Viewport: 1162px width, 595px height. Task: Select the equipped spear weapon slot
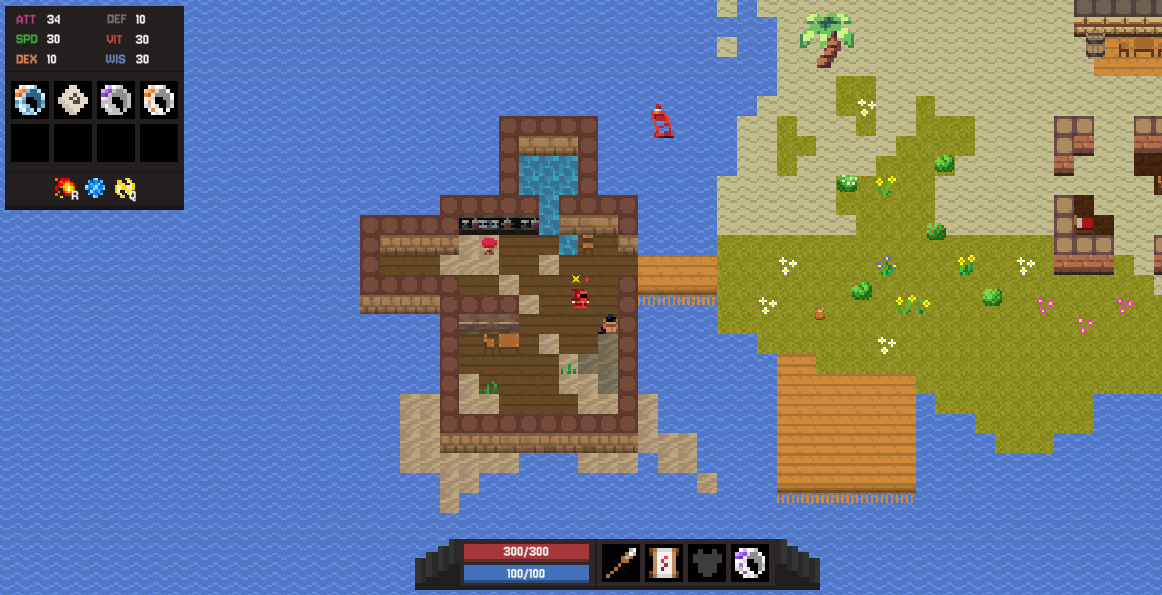620,562
